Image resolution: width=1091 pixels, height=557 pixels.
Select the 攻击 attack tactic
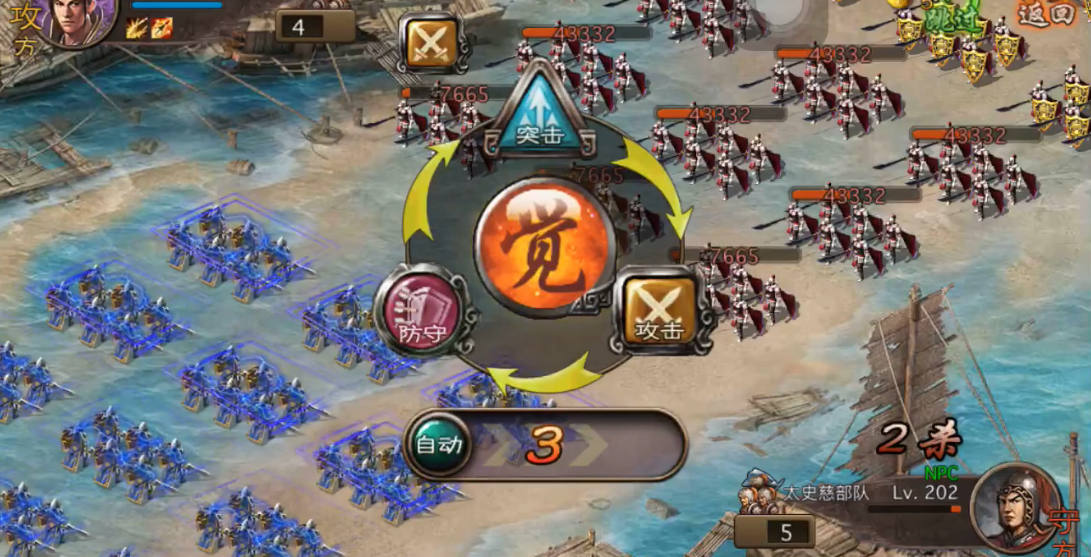point(661,311)
